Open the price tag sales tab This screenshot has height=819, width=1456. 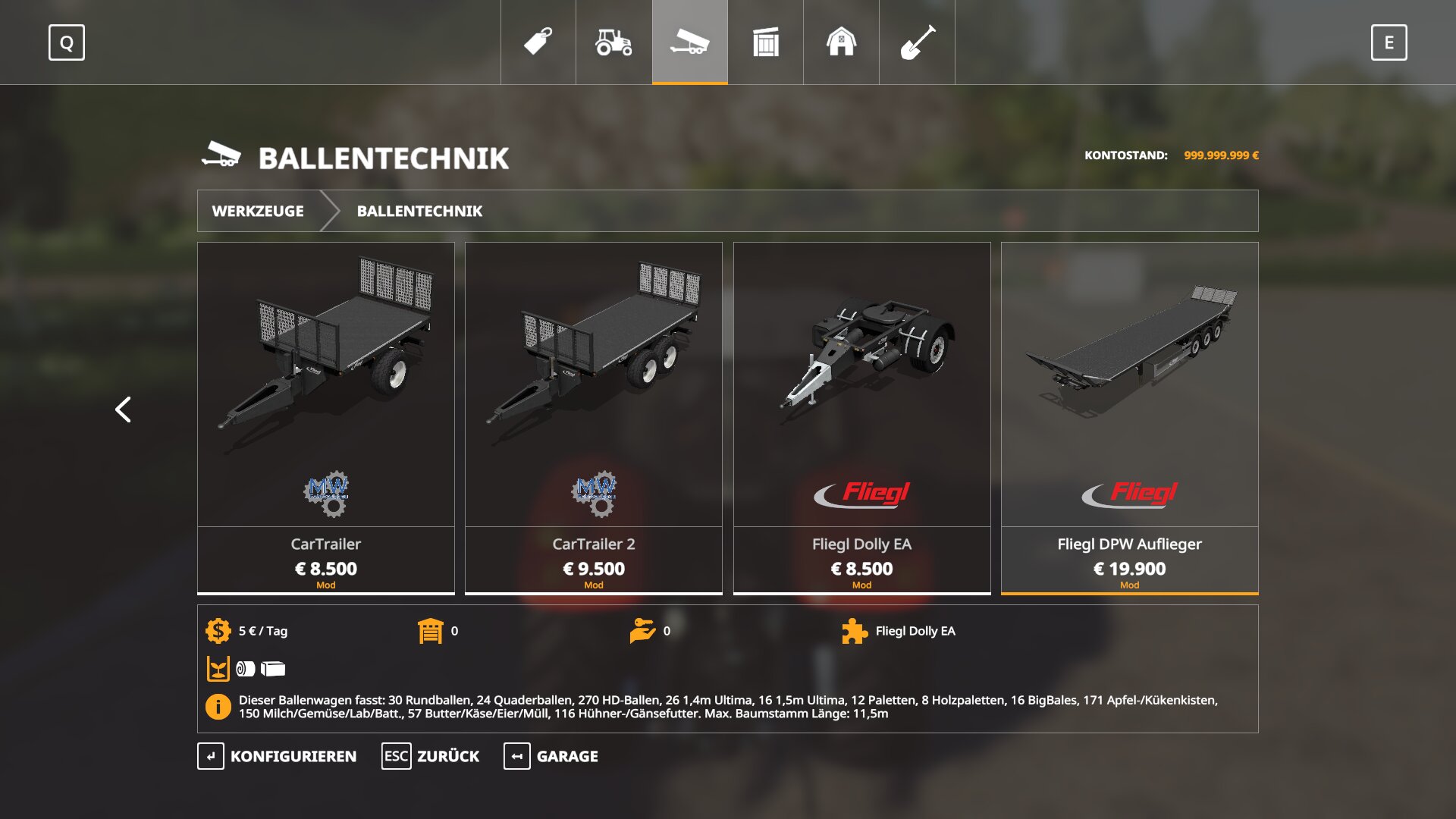538,42
